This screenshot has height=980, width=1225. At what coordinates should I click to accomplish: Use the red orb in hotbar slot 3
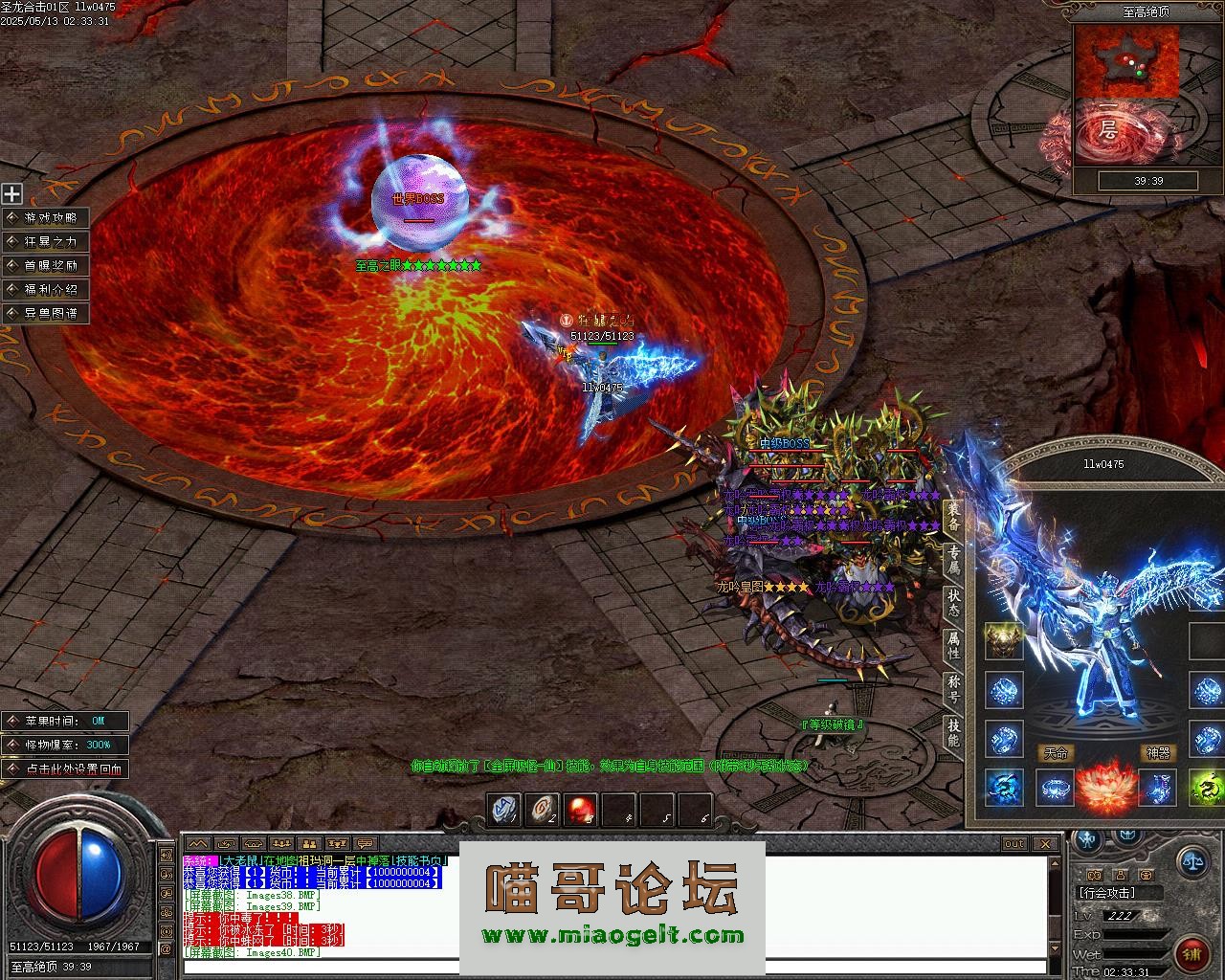[x=581, y=810]
